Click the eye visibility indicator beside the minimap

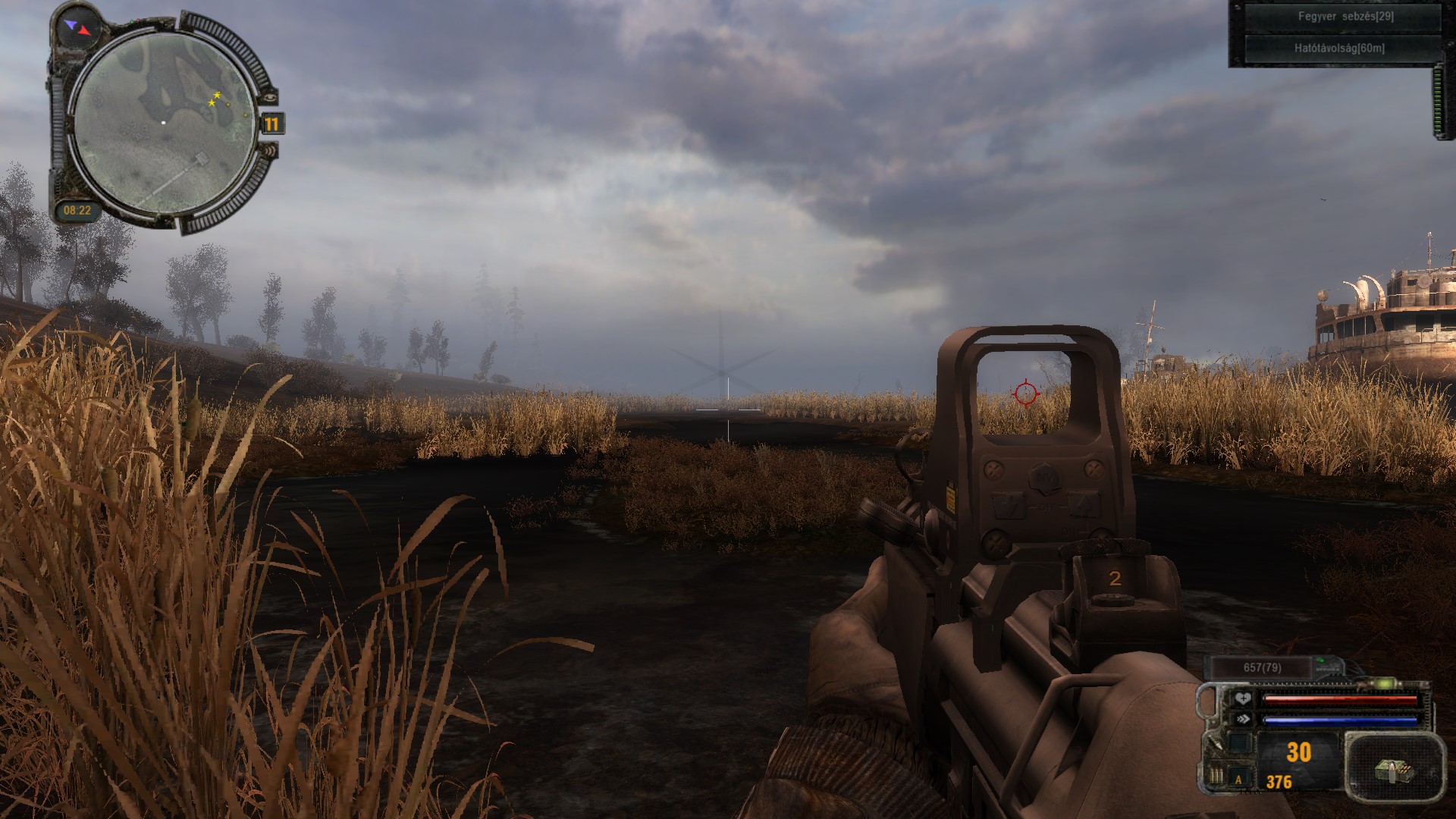click(270, 97)
